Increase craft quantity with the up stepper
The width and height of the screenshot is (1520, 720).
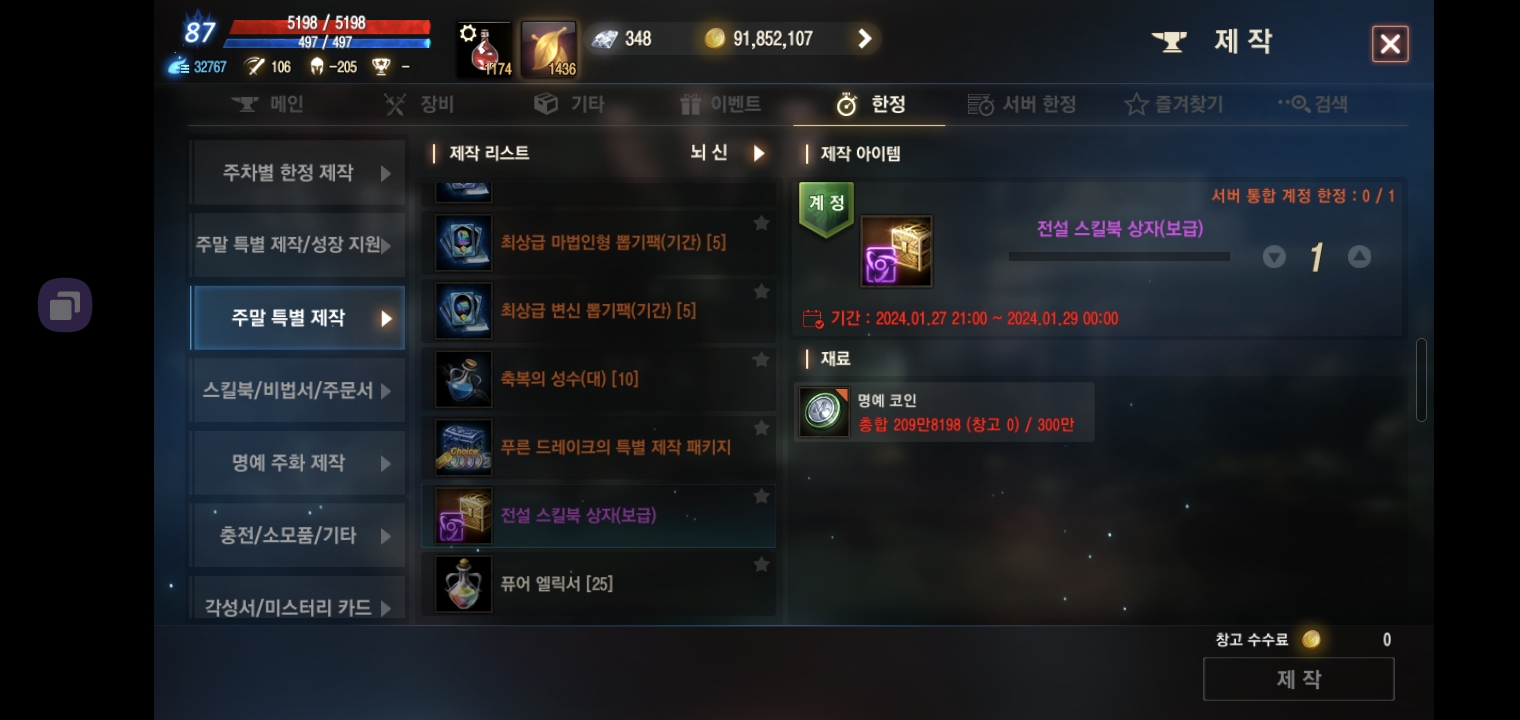tap(1359, 256)
